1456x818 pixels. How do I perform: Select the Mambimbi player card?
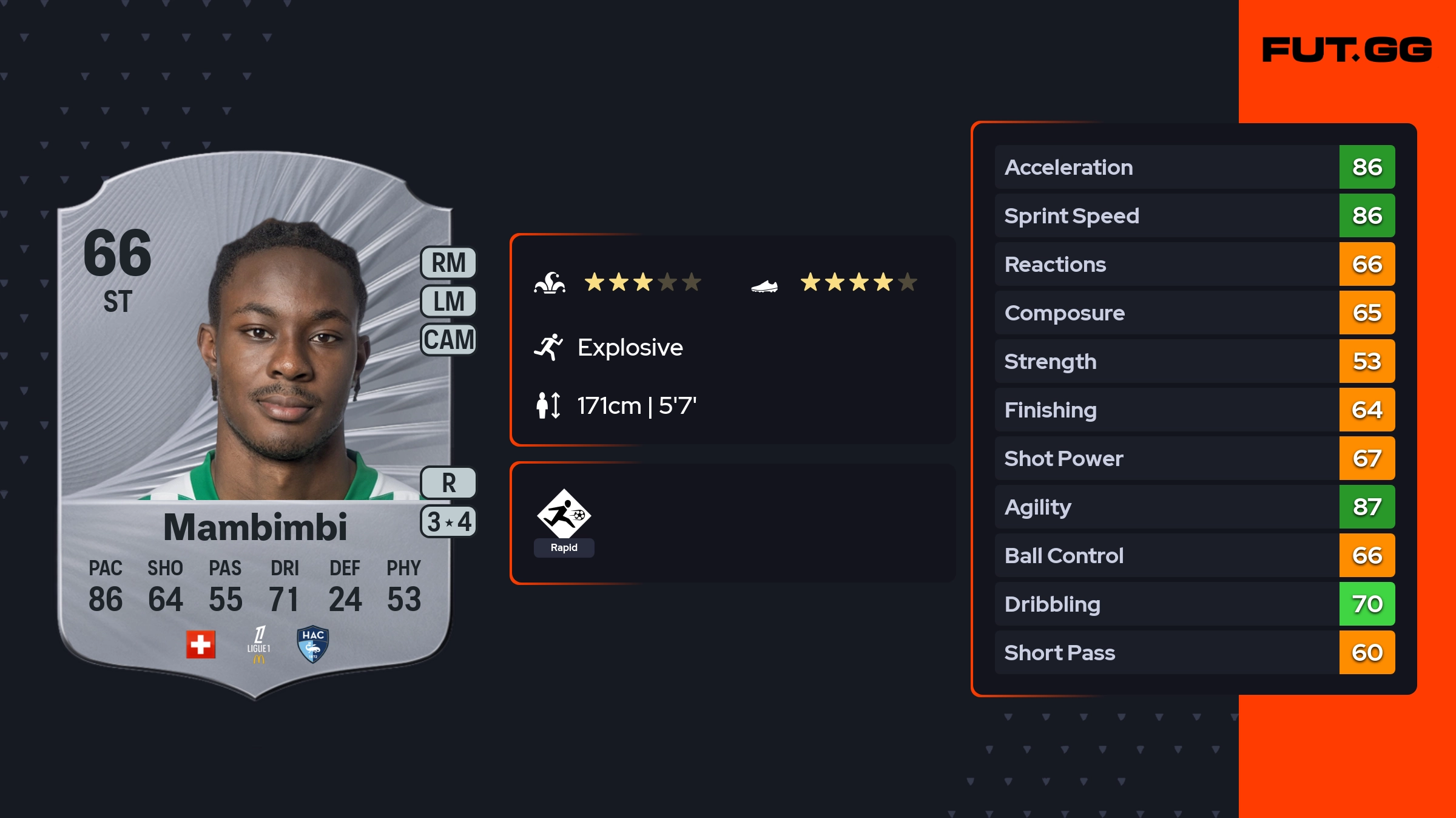click(255, 425)
